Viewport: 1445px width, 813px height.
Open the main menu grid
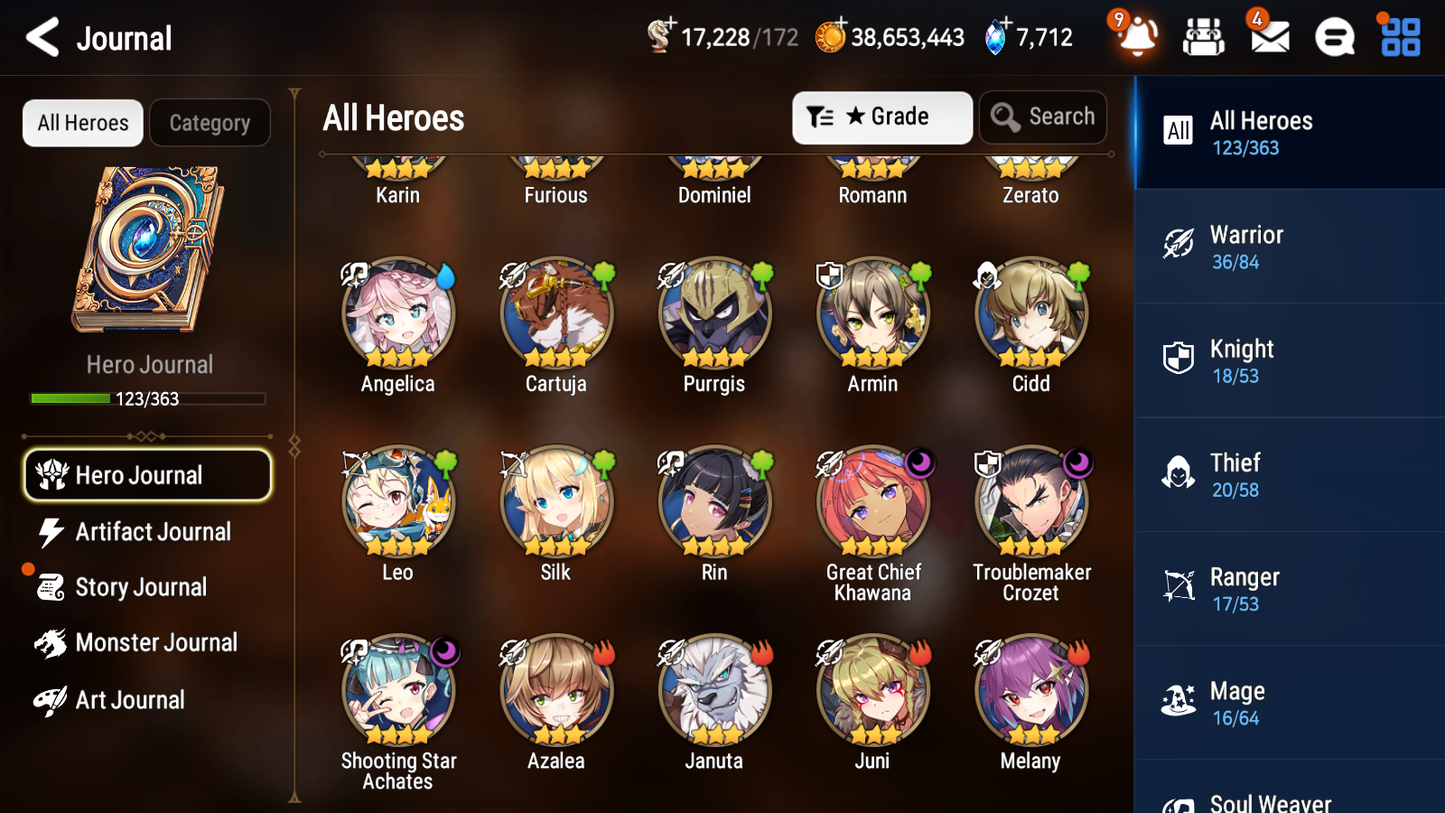pyautogui.click(x=1399, y=37)
